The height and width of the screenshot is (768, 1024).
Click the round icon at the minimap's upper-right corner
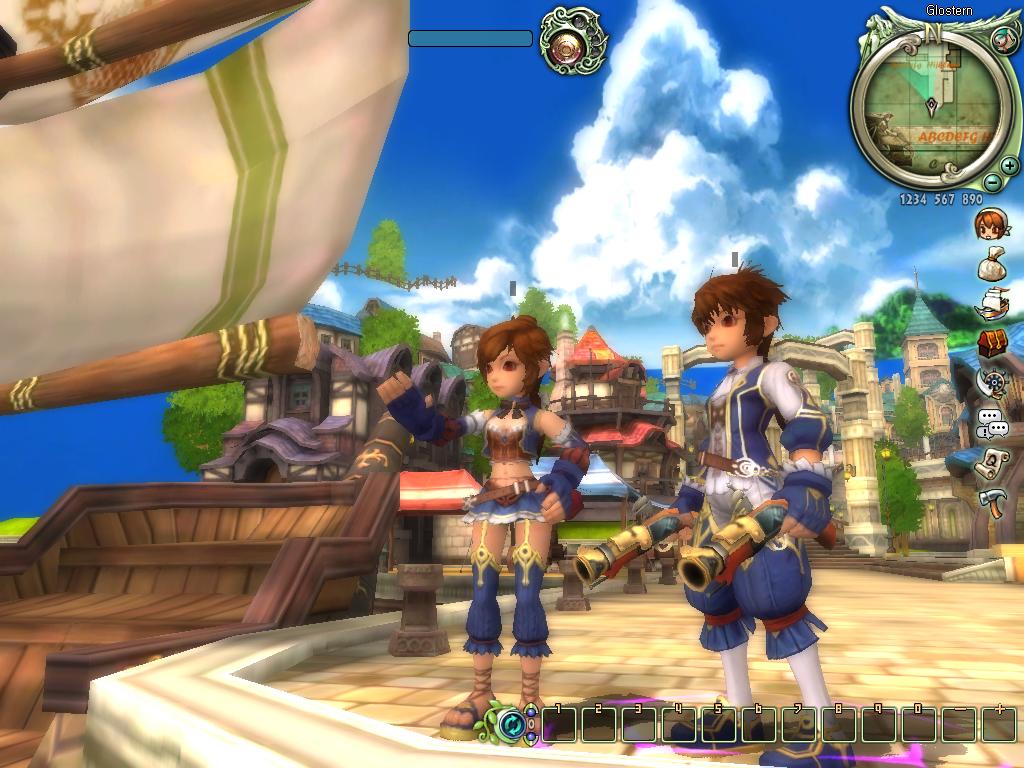coord(1003,38)
